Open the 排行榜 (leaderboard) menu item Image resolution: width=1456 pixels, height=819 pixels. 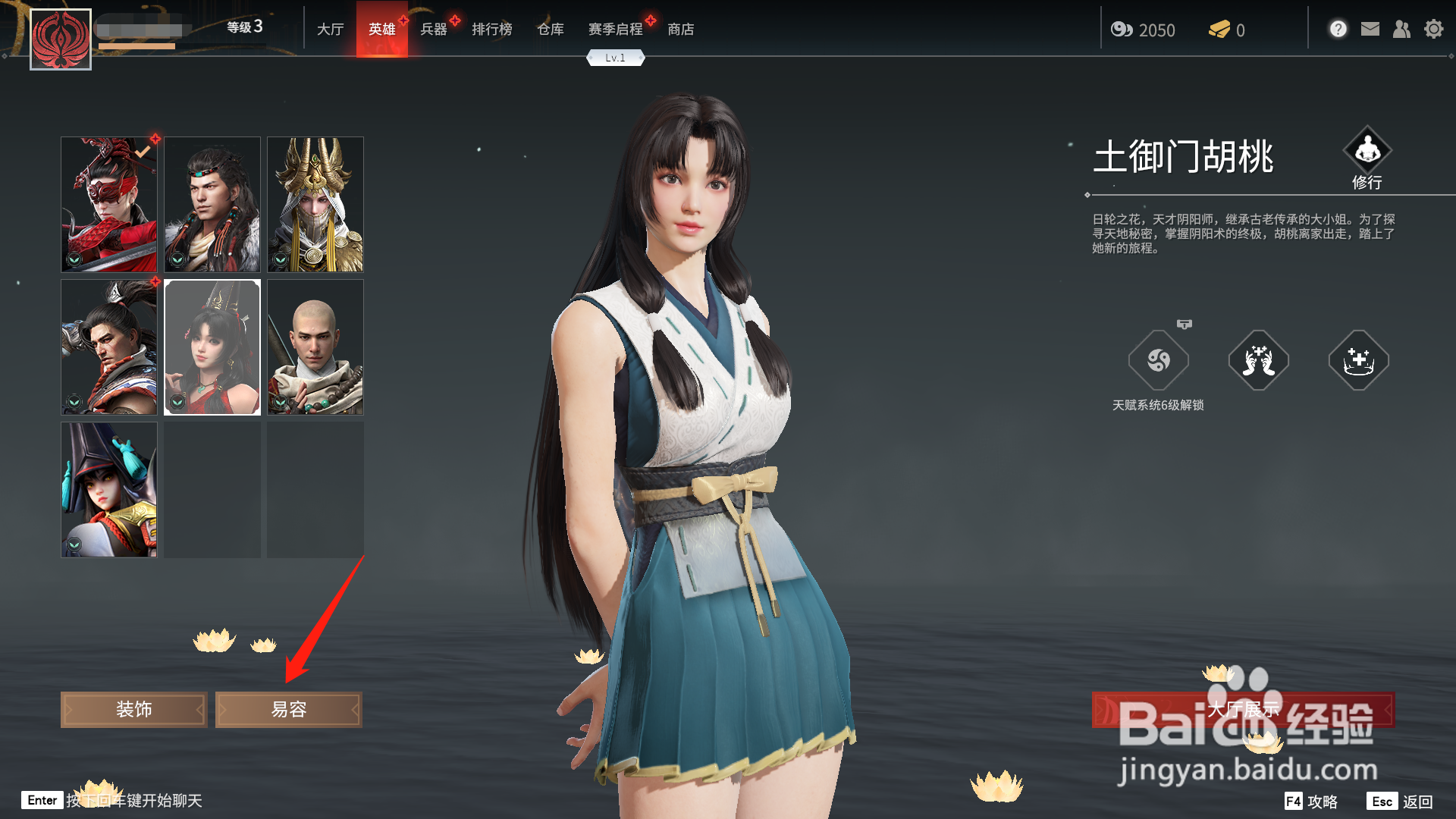[491, 29]
